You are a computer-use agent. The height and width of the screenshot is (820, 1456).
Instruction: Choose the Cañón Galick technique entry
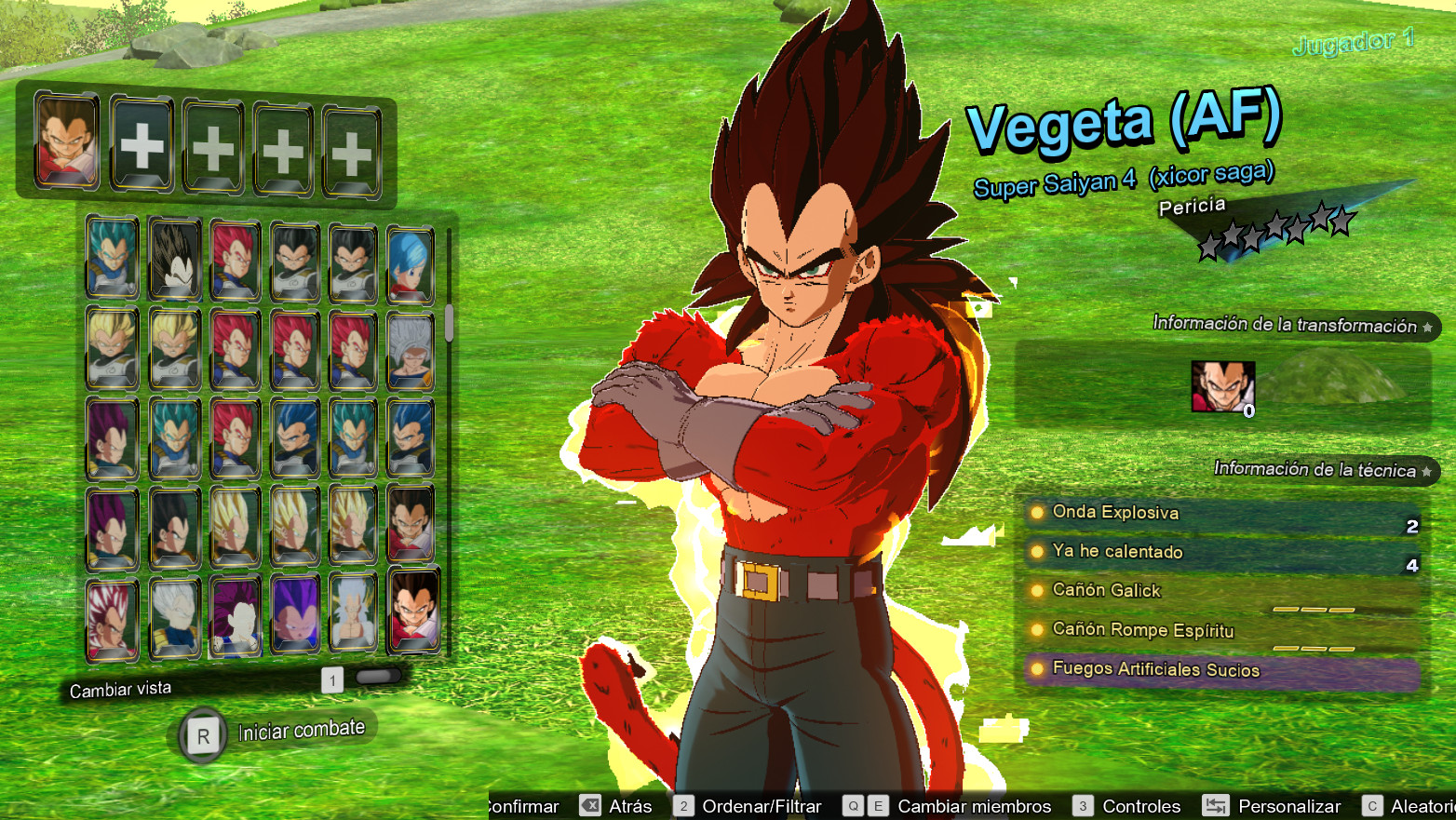1220,591
